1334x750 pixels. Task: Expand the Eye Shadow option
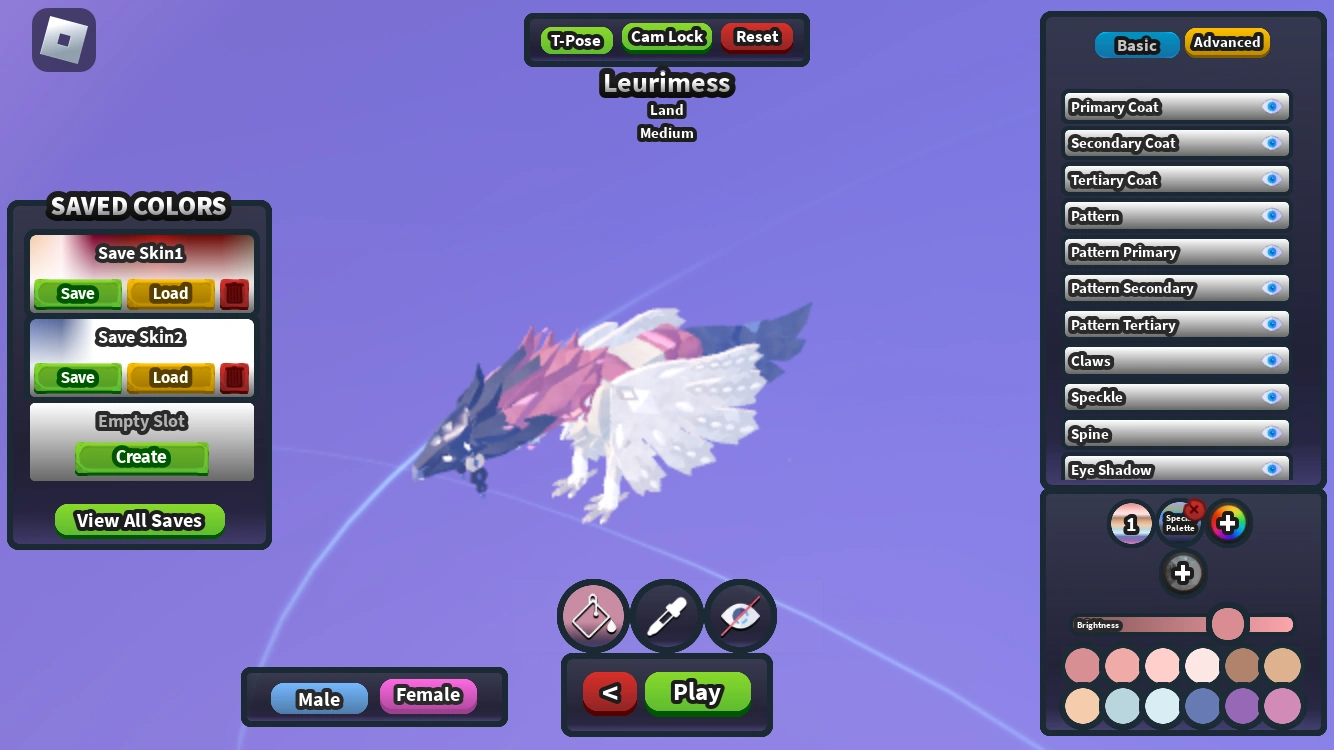(1176, 469)
